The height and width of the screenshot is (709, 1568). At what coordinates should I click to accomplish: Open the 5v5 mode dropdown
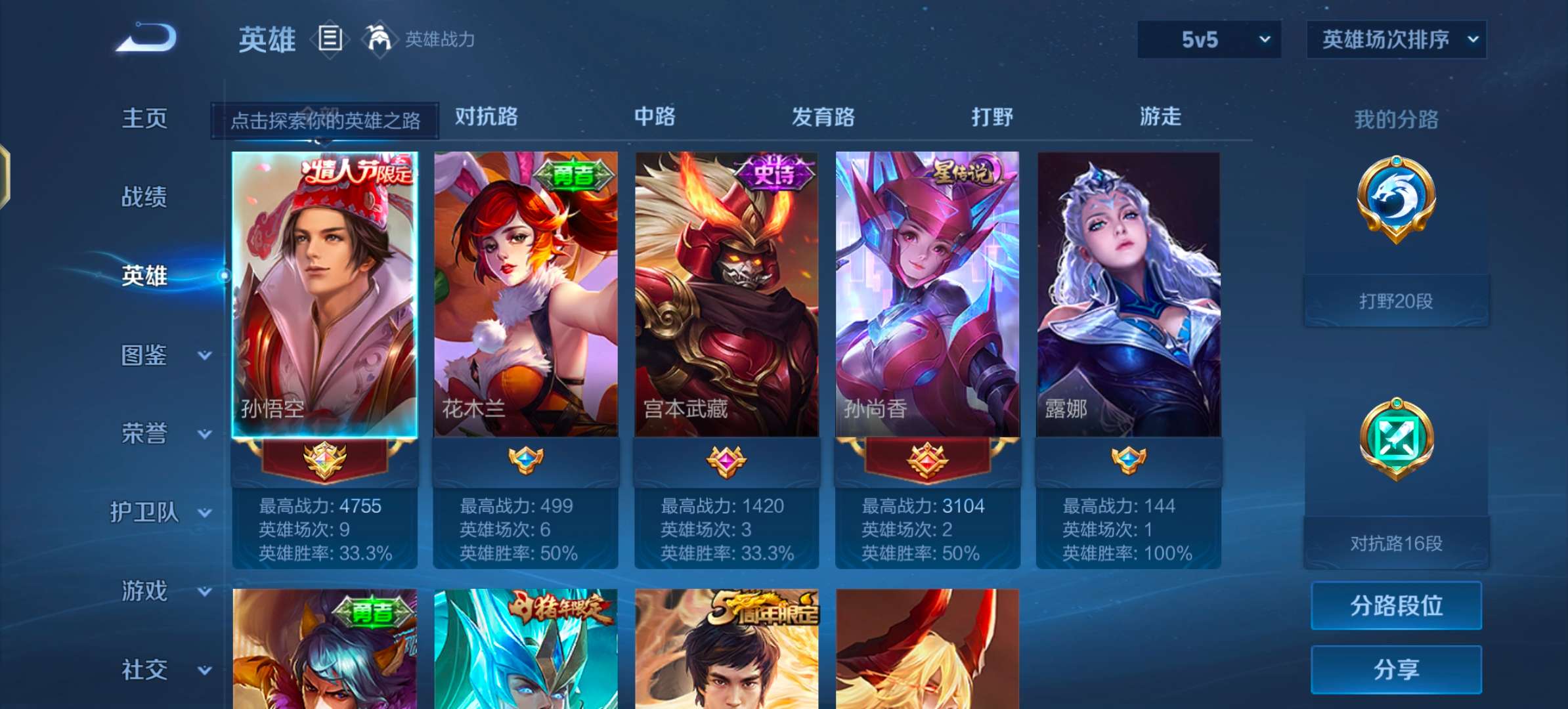[1208, 39]
